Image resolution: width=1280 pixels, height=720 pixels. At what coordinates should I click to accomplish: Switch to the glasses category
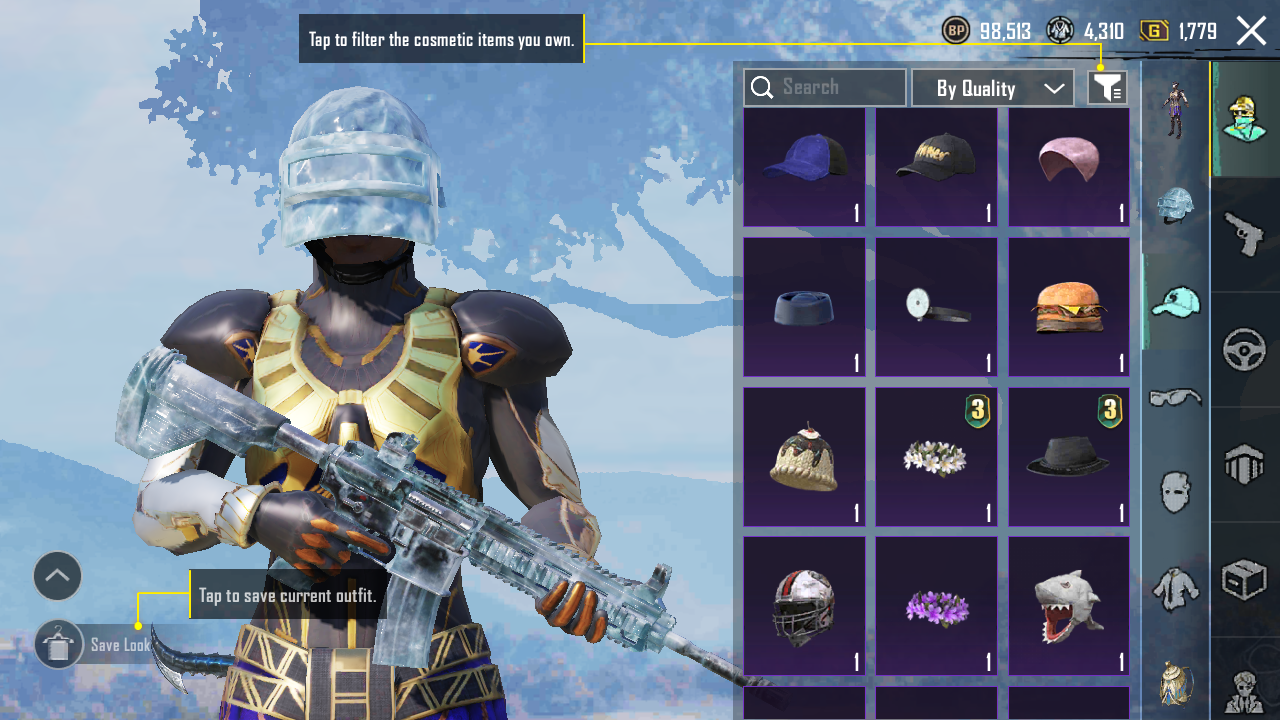pos(1175,397)
